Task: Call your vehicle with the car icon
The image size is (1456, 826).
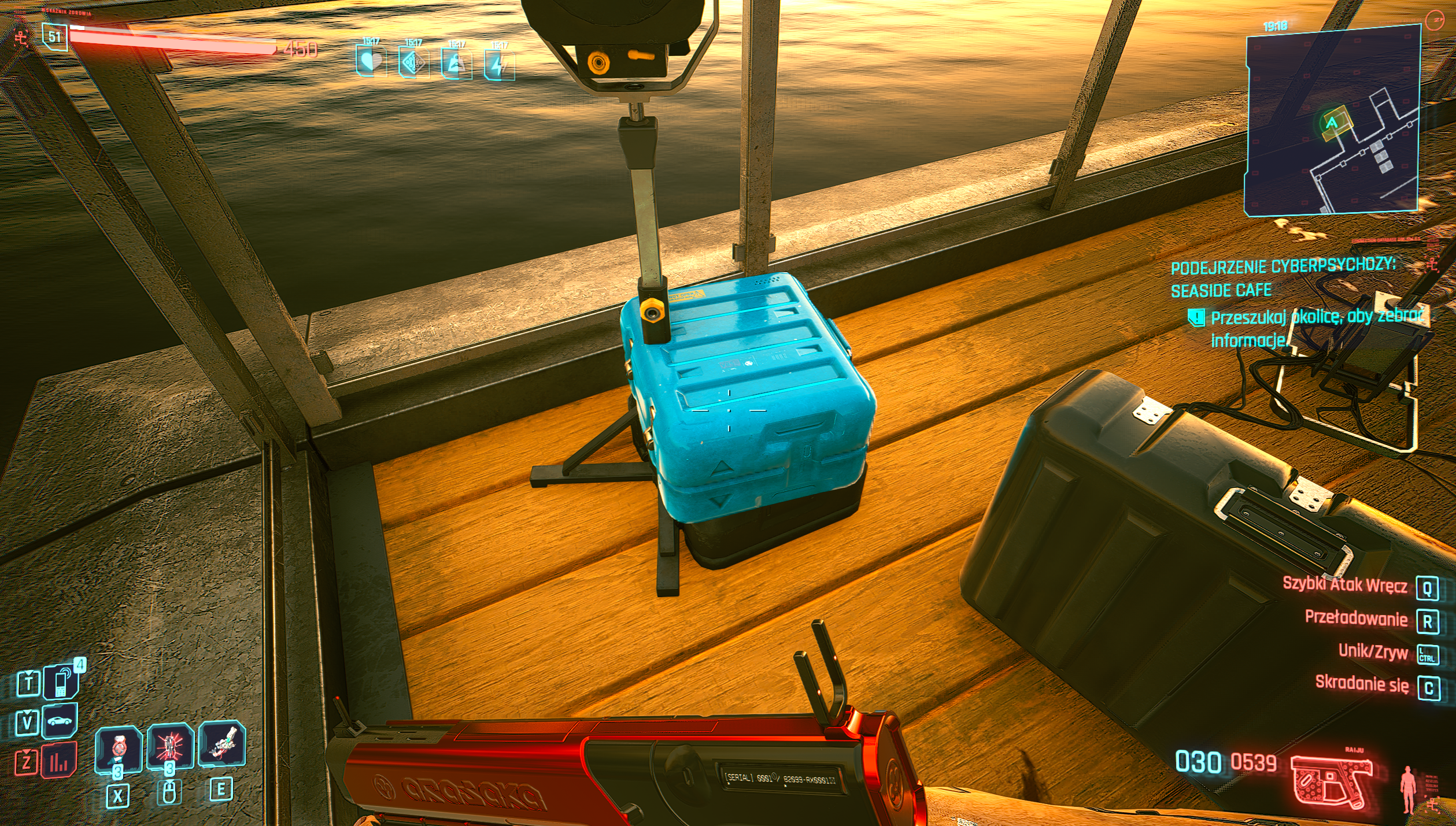Action: pyautogui.click(x=60, y=721)
